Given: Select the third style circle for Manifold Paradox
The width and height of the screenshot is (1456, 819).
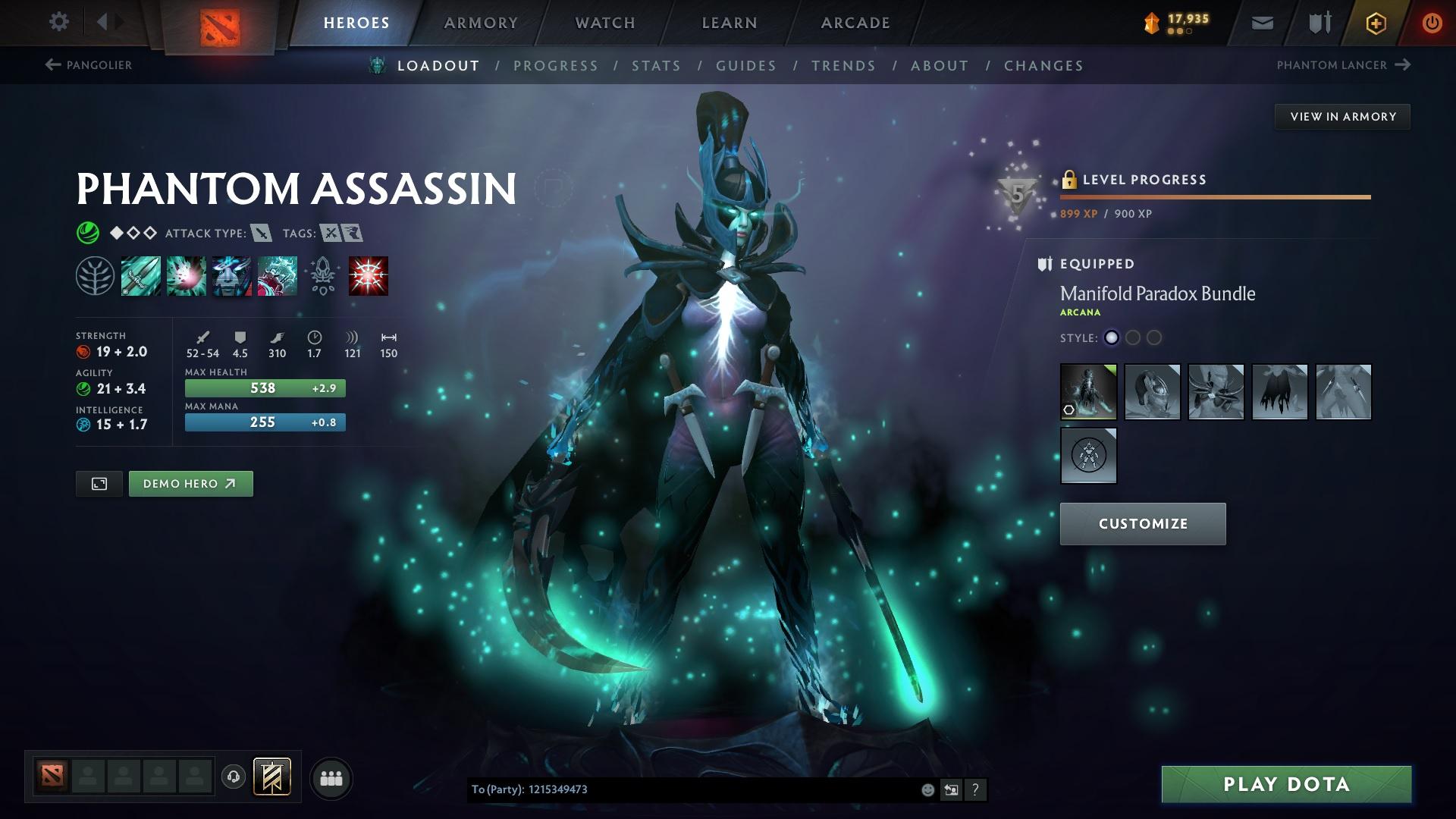Looking at the screenshot, I should [x=1154, y=338].
